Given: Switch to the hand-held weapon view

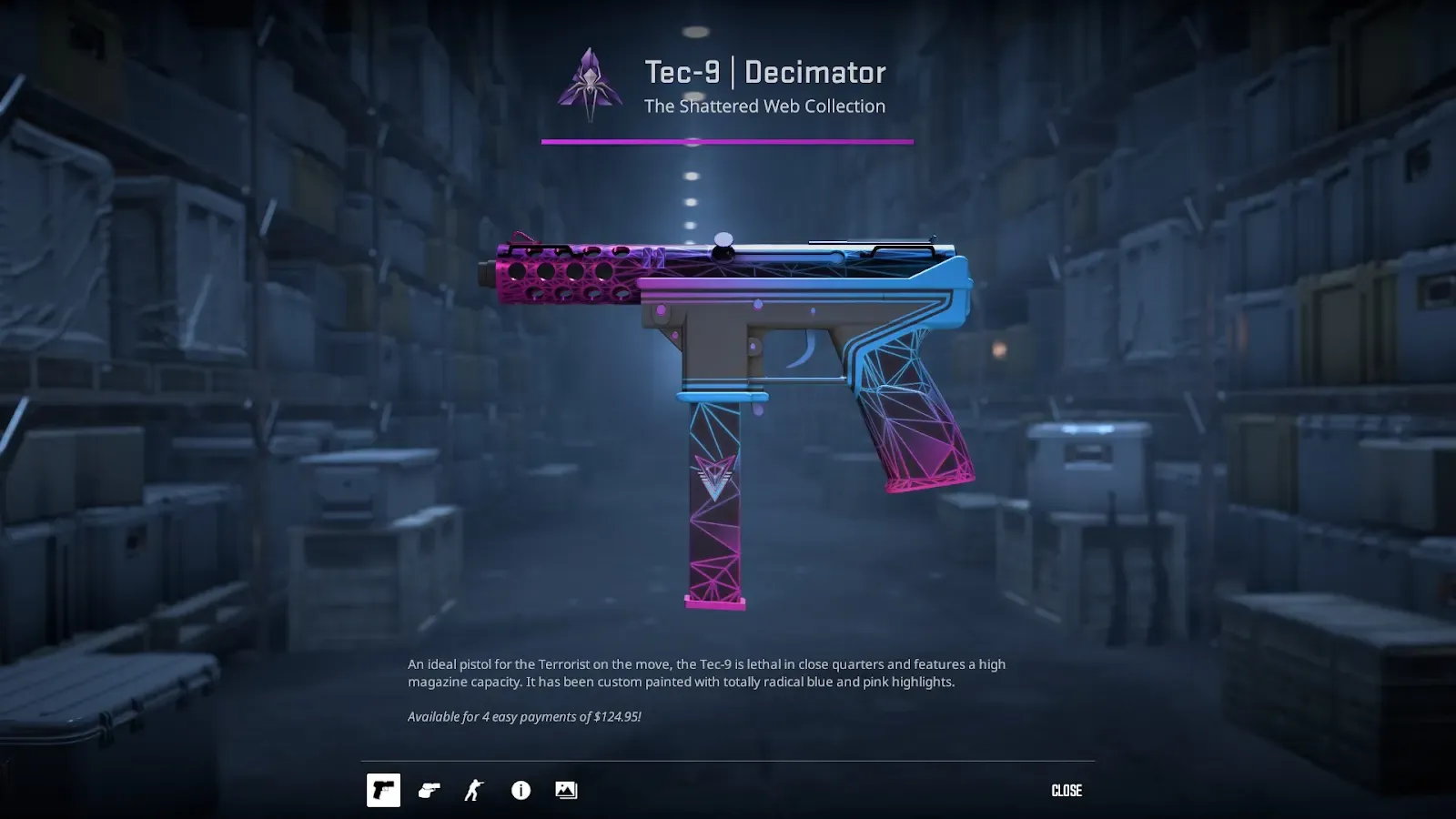Looking at the screenshot, I should [430, 790].
